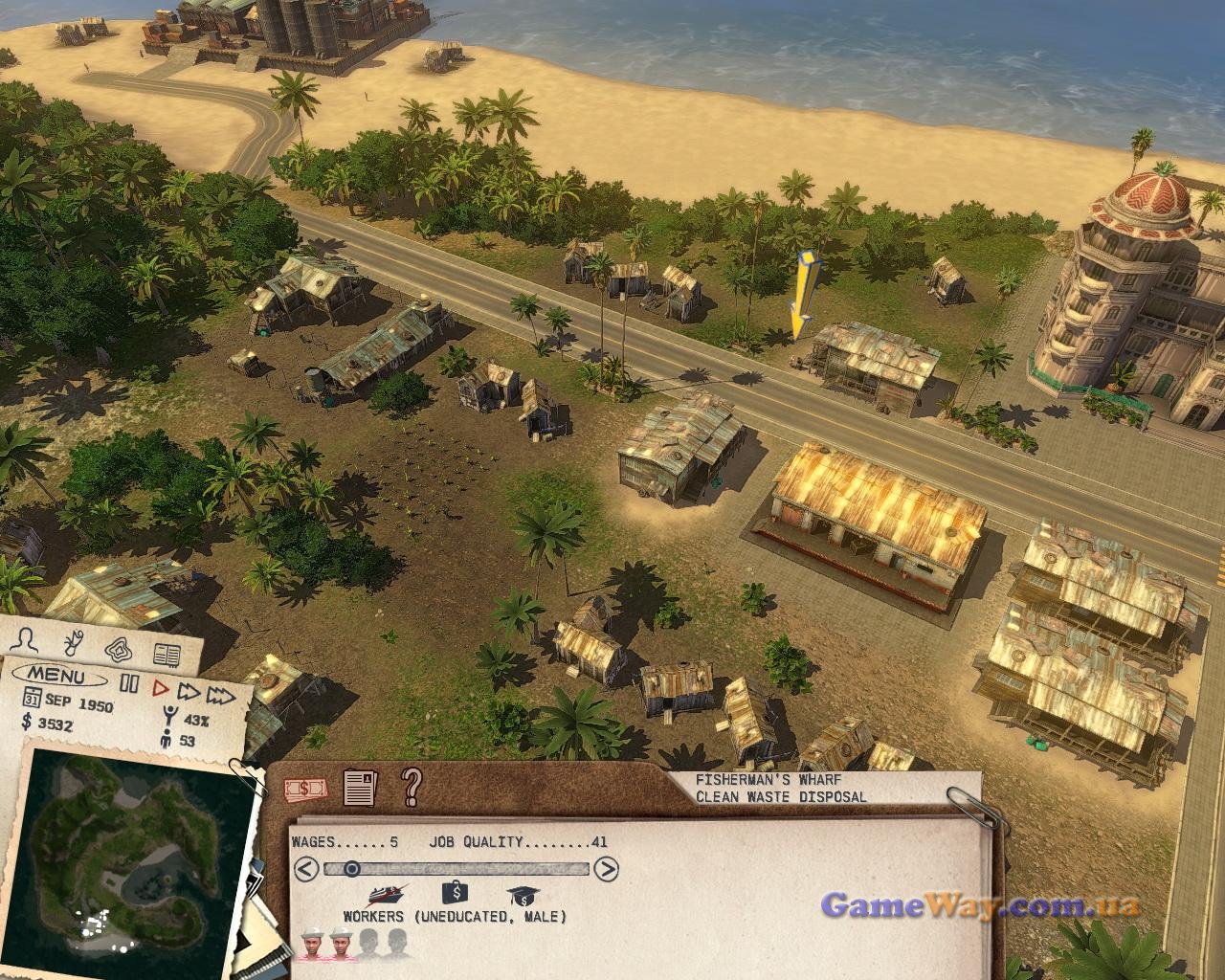Pause the game speed

point(129,684)
